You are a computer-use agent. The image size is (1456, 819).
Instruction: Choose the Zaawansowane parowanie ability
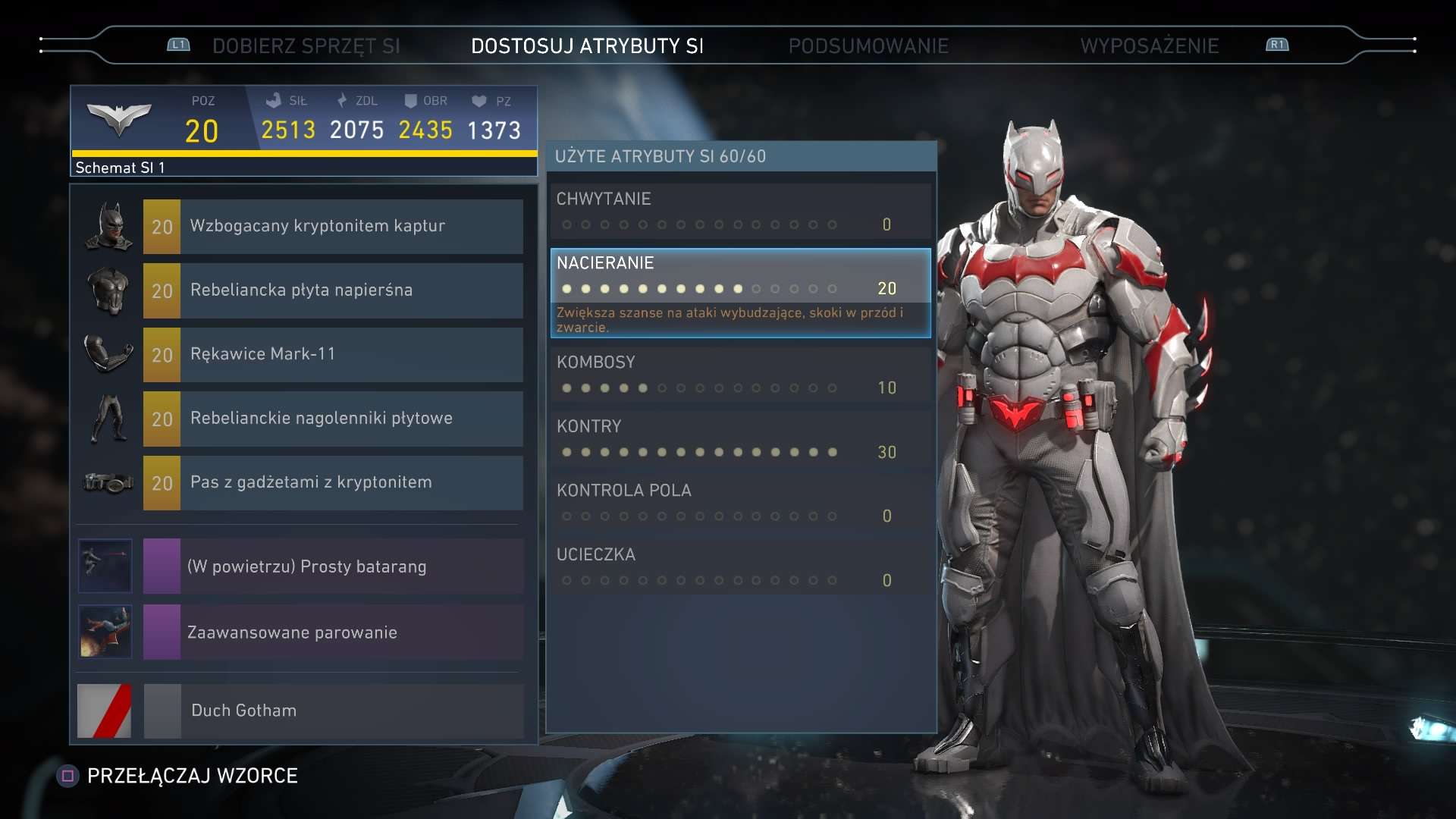(332, 632)
